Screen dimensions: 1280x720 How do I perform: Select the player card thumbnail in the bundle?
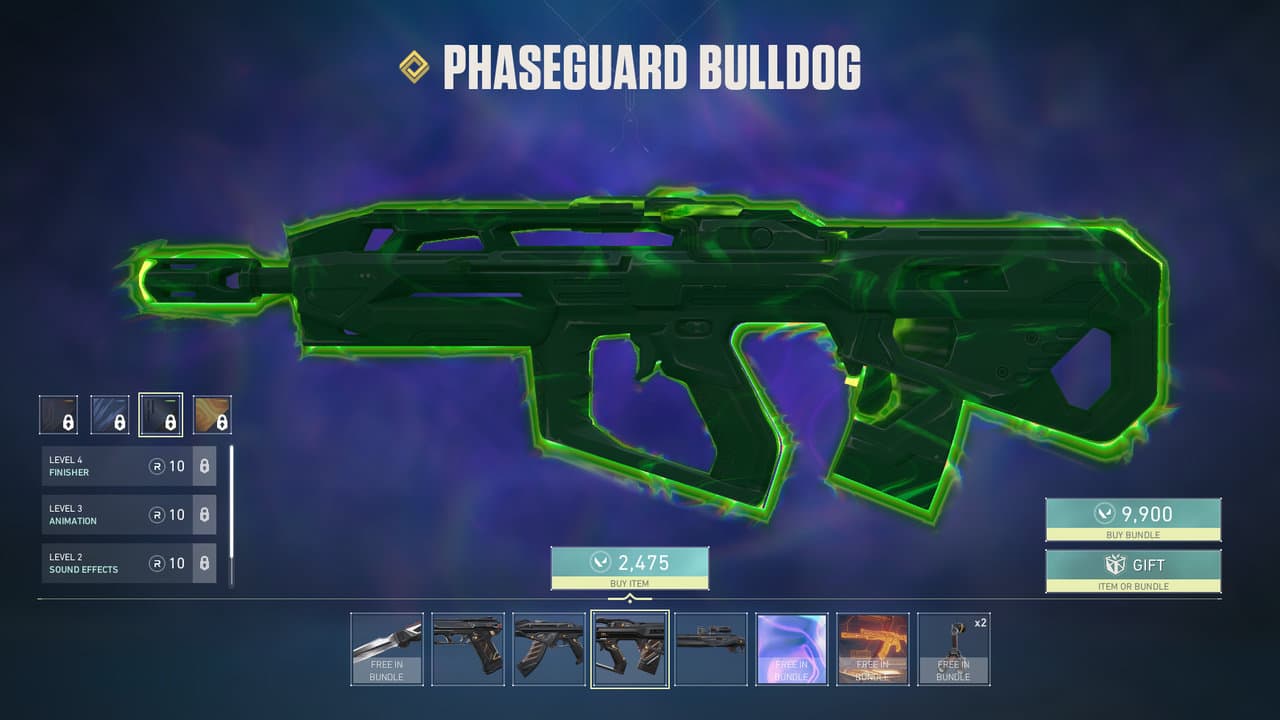click(x=791, y=649)
